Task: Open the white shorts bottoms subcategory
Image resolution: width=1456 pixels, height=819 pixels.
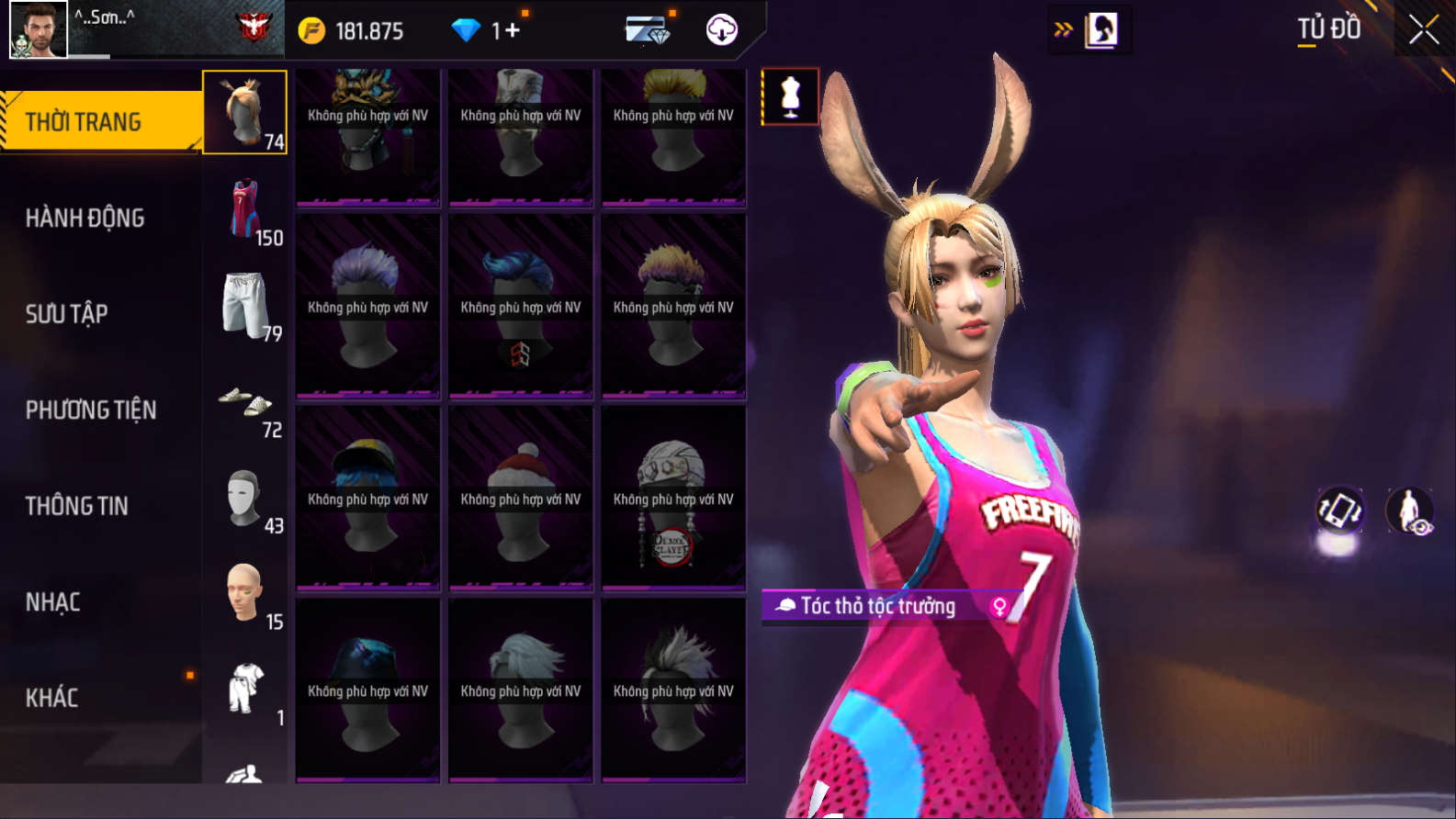Action: coord(245,306)
